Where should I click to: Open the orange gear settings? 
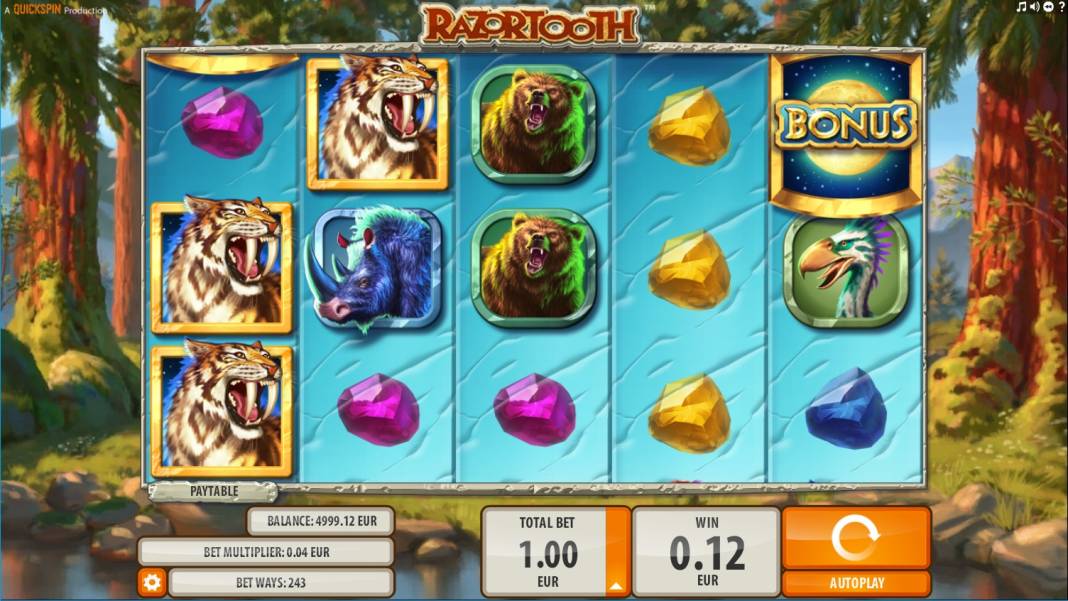click(152, 582)
